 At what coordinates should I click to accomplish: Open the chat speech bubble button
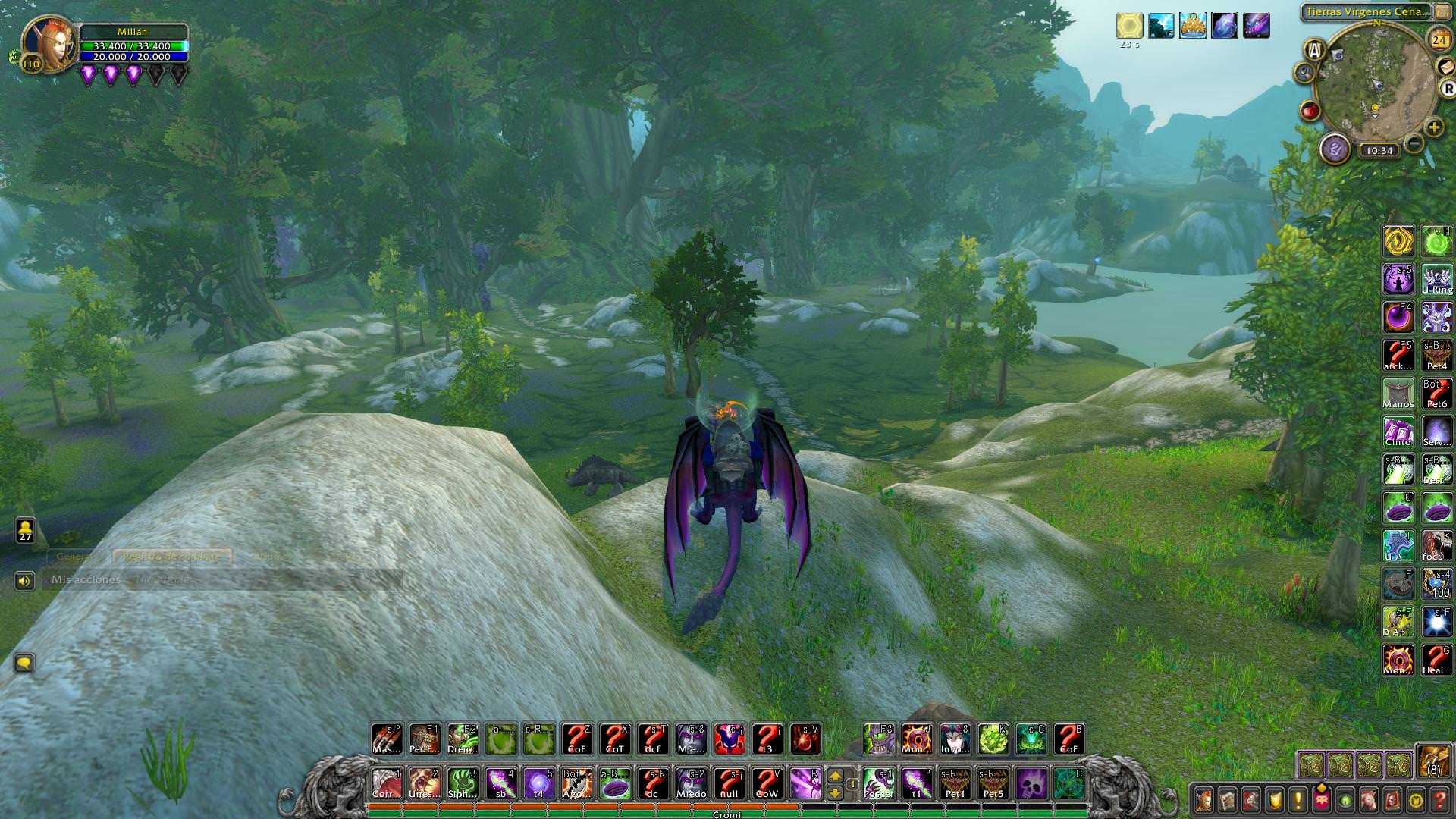(x=24, y=664)
